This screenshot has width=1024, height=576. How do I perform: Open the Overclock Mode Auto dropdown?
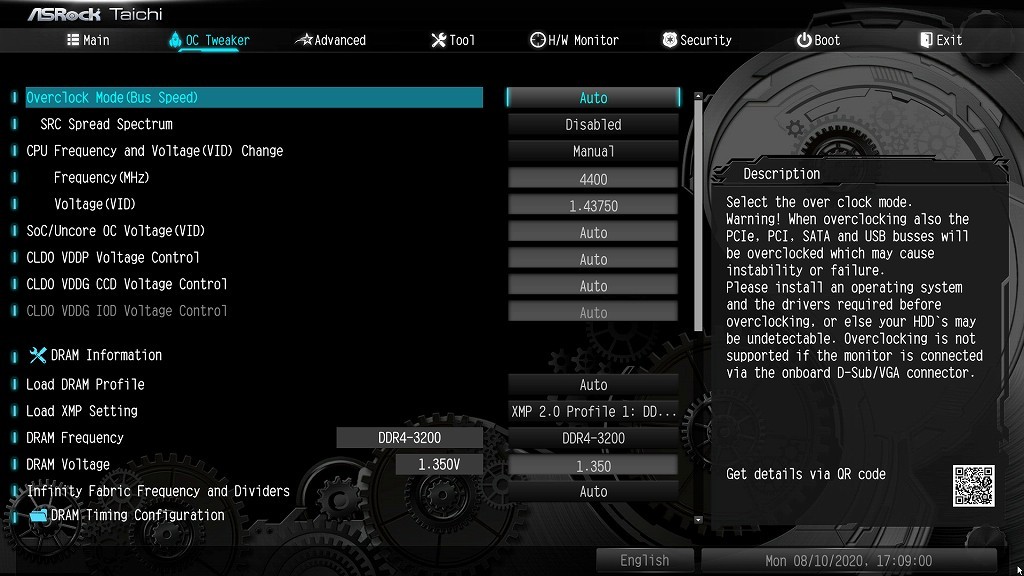pyautogui.click(x=593, y=98)
